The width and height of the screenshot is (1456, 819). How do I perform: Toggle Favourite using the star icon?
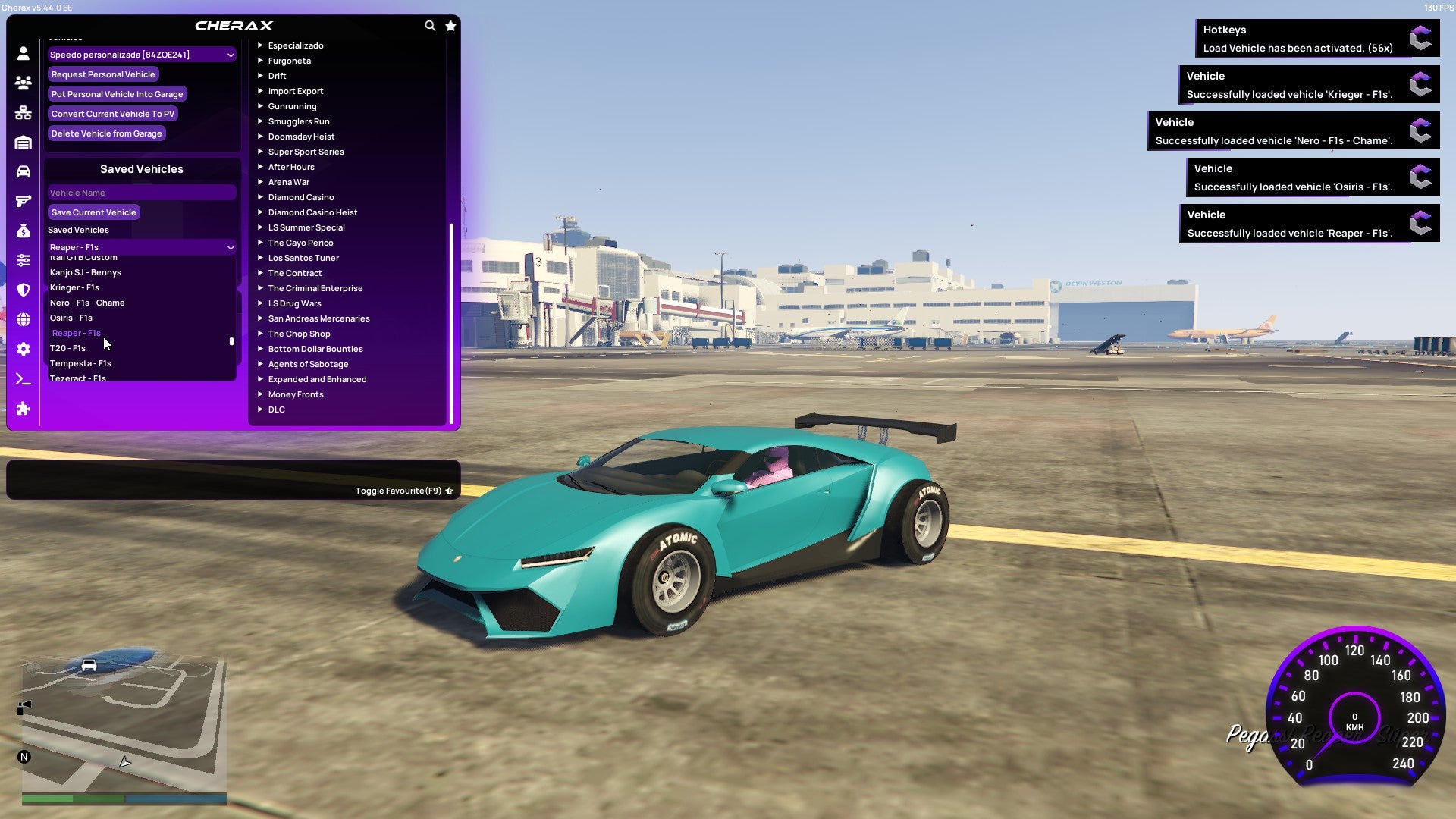click(x=450, y=491)
